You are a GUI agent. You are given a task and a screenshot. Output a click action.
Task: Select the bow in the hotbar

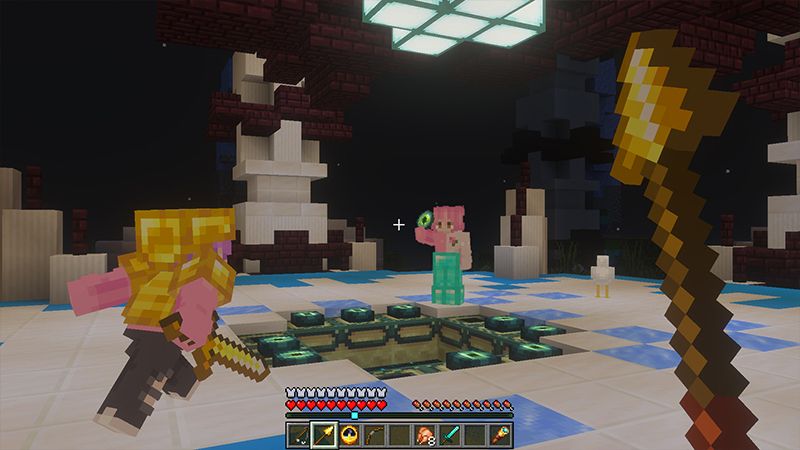(x=375, y=434)
